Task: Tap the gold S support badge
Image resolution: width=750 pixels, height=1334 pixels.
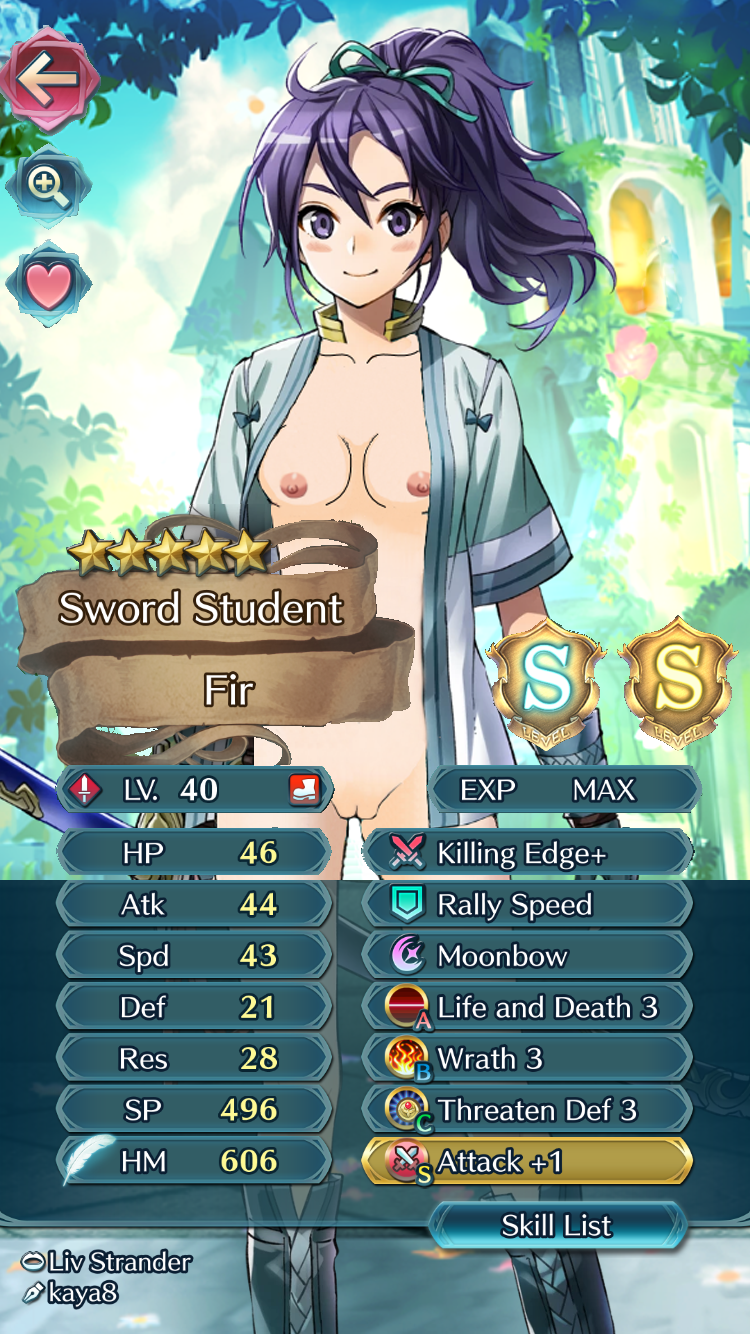Action: 678,682
